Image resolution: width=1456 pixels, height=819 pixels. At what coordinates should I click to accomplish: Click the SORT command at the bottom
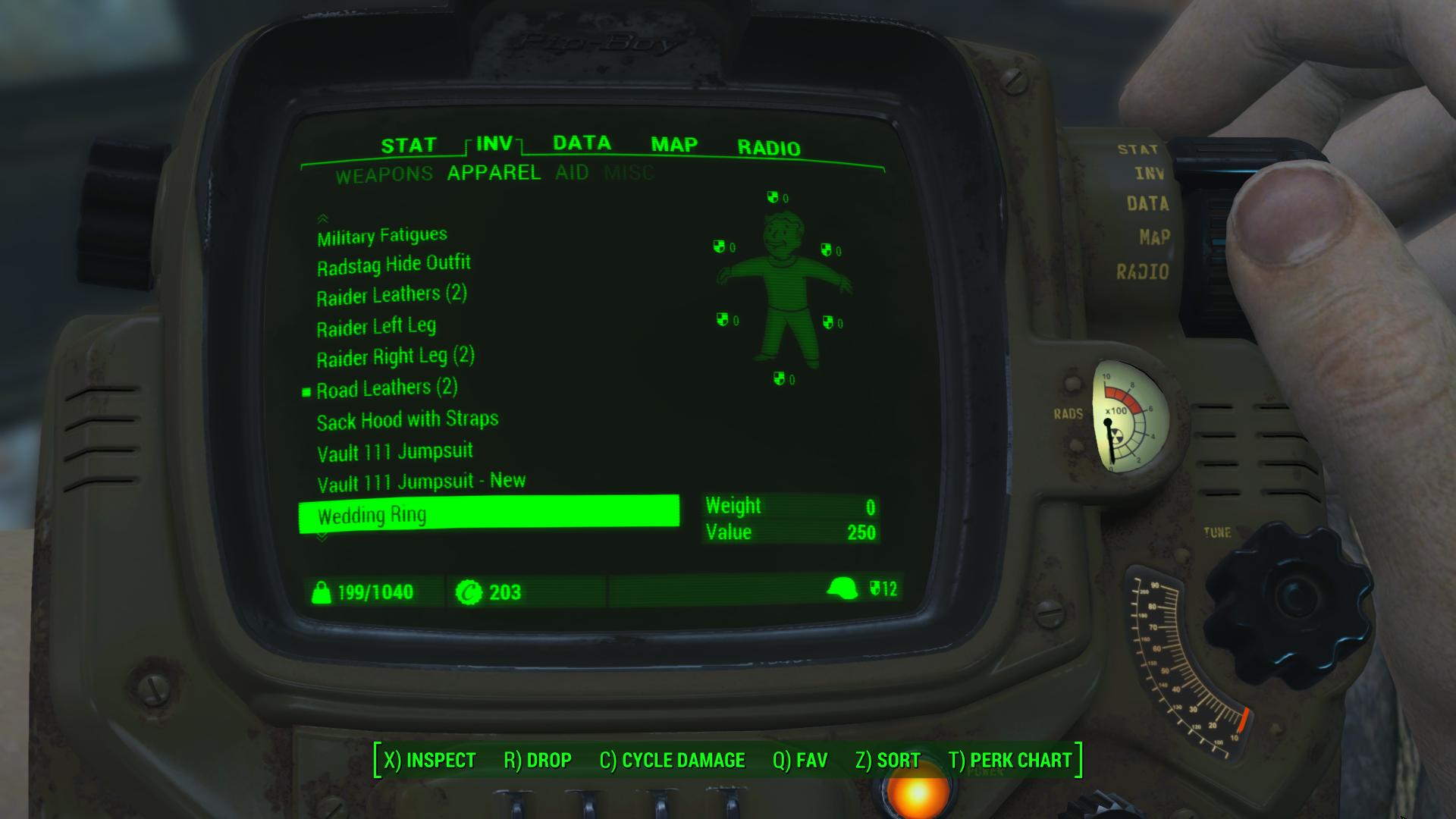888,760
